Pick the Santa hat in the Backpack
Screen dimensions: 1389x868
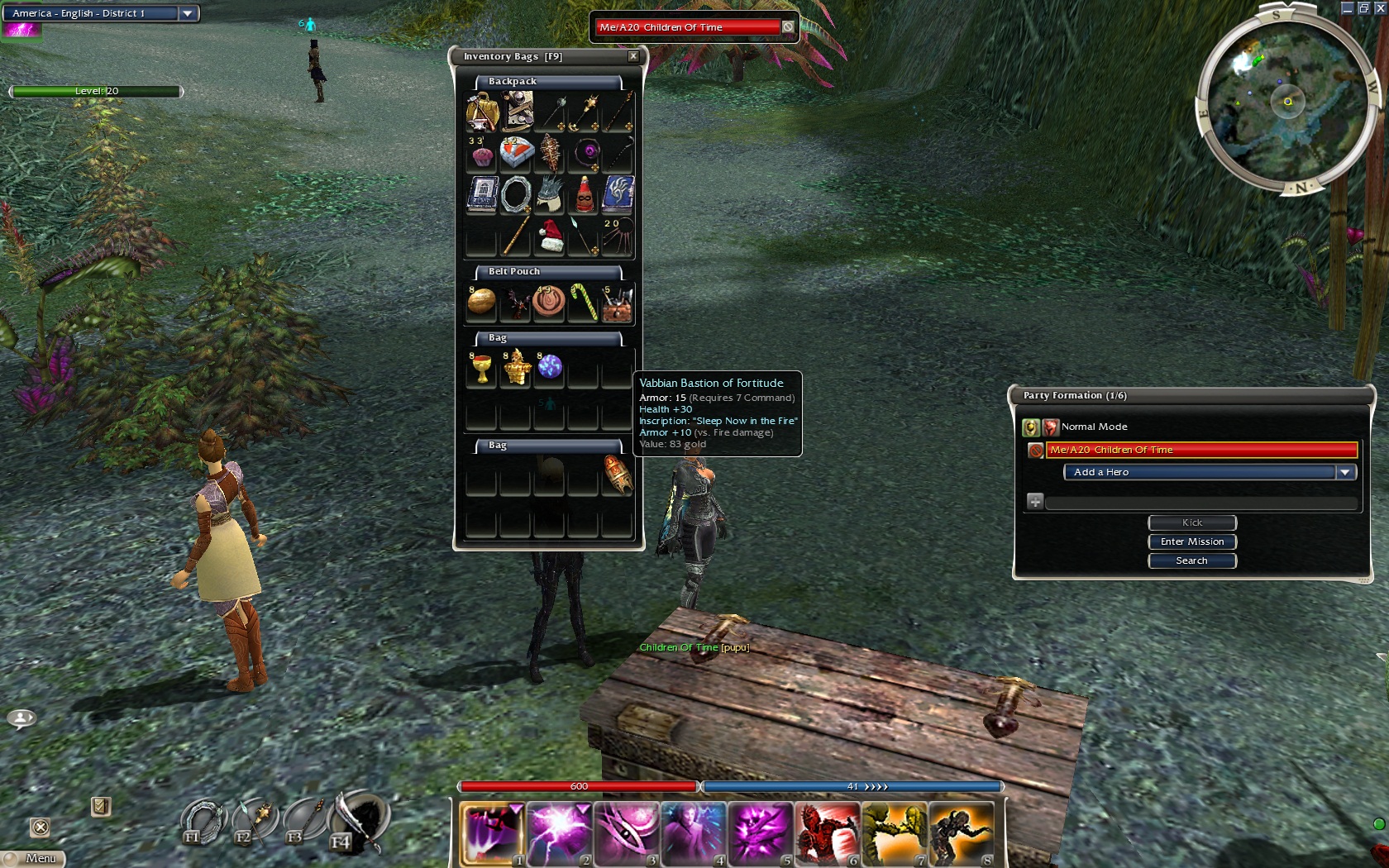(x=550, y=236)
